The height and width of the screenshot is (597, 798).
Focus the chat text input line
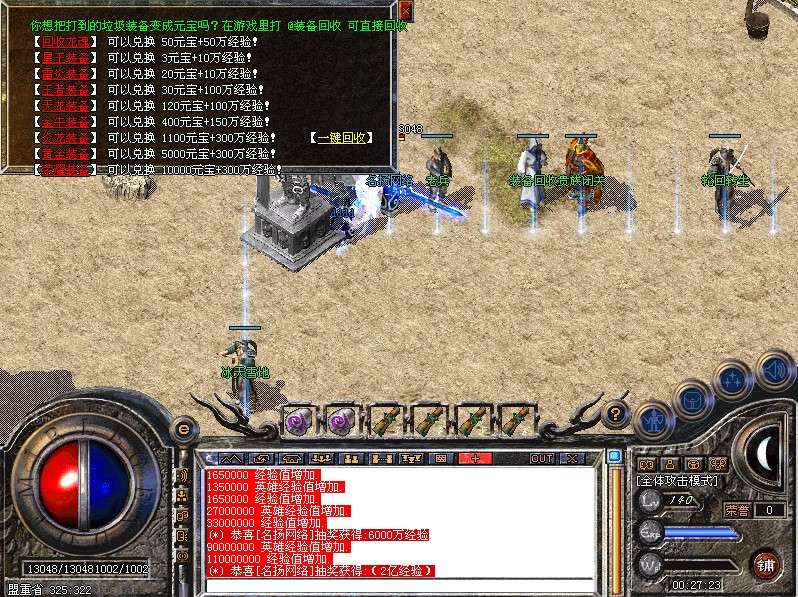click(400, 586)
